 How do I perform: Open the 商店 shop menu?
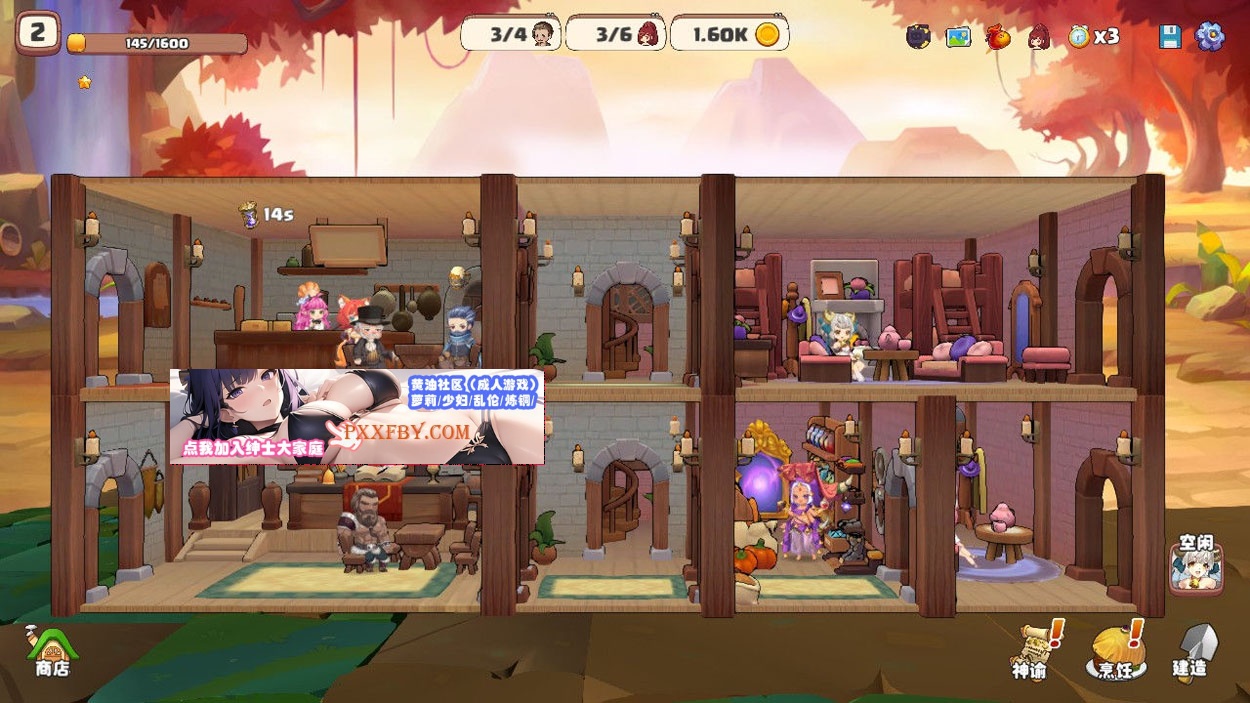tap(51, 650)
